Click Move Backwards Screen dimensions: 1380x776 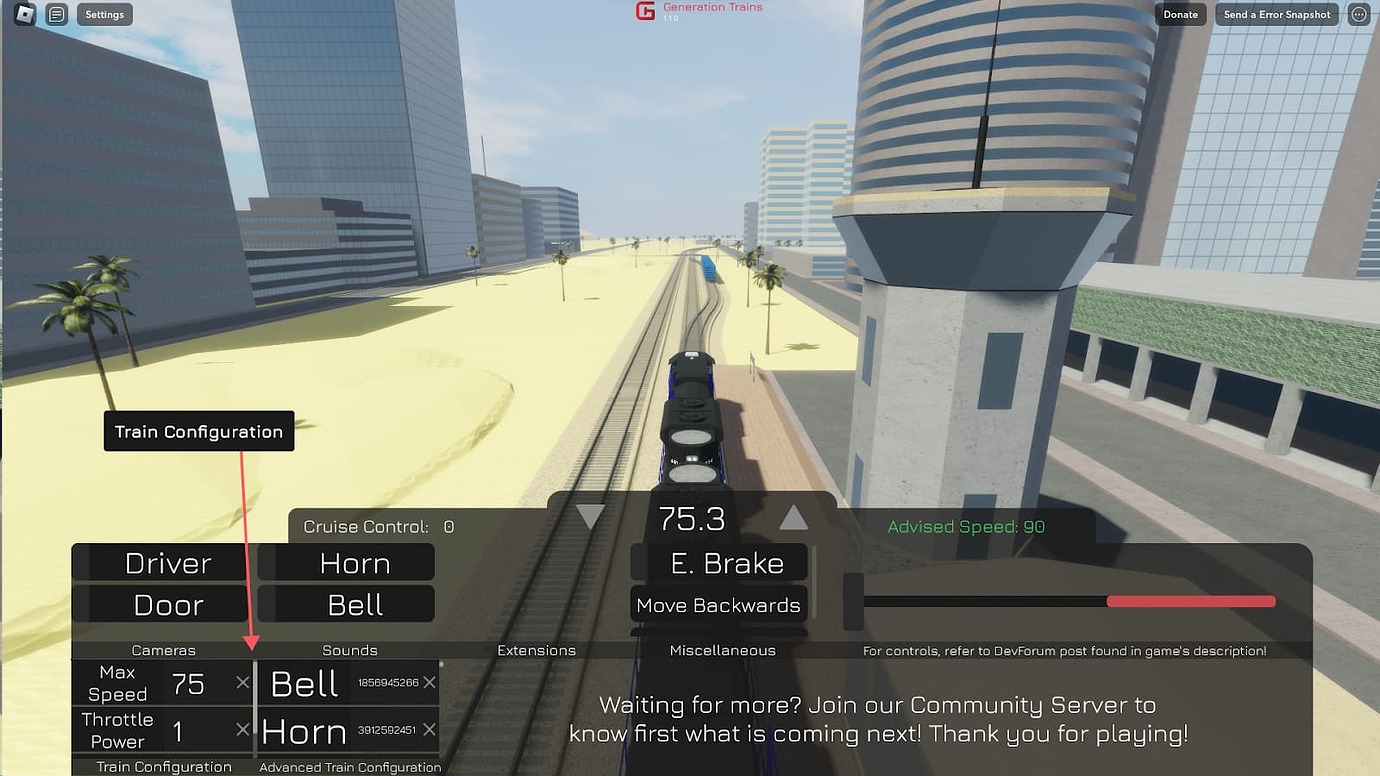[718, 604]
